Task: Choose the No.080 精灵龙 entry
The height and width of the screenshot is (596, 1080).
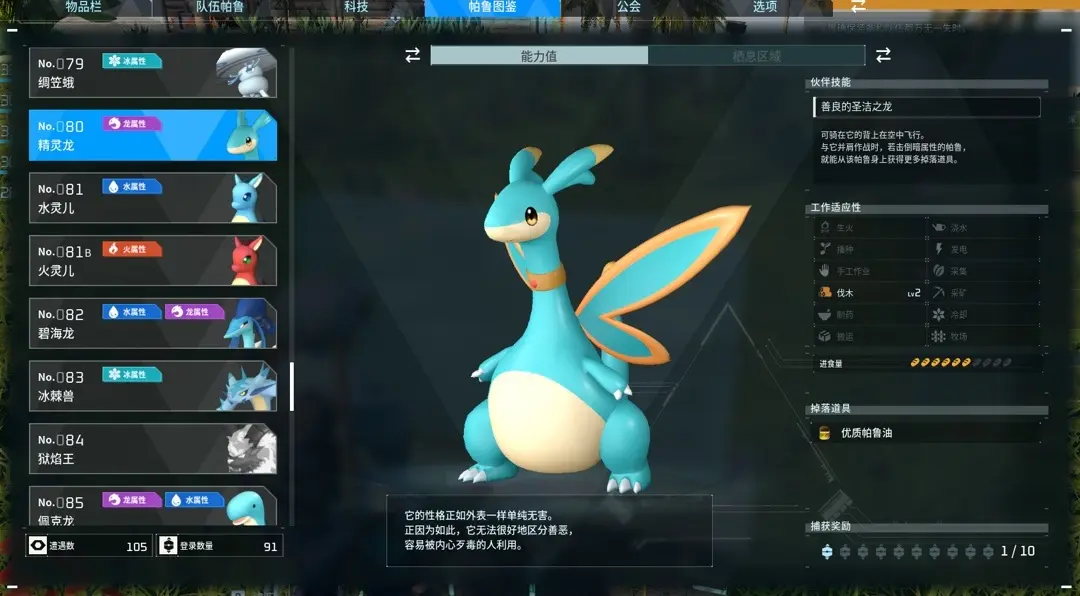Action: coord(153,136)
